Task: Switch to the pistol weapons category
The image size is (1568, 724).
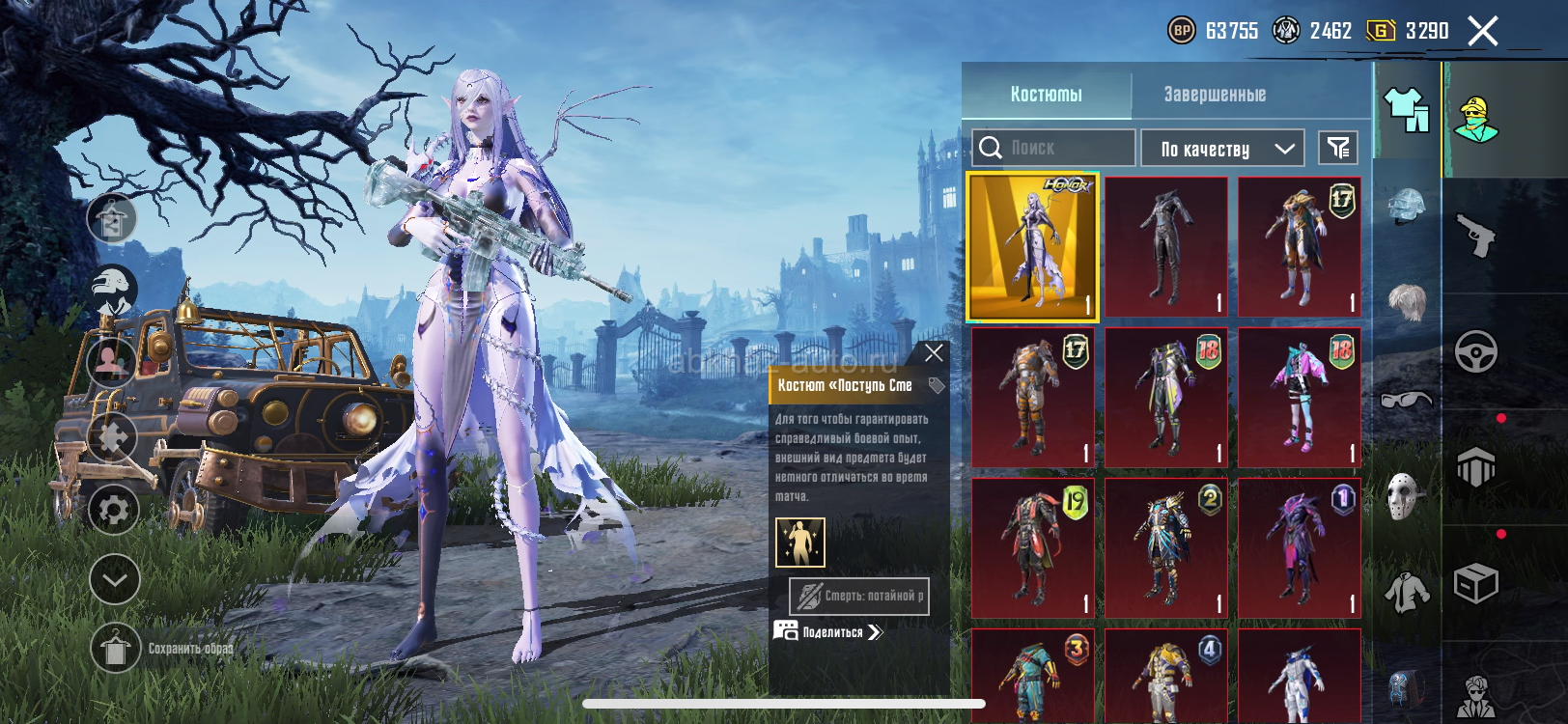Action: 1476,235
